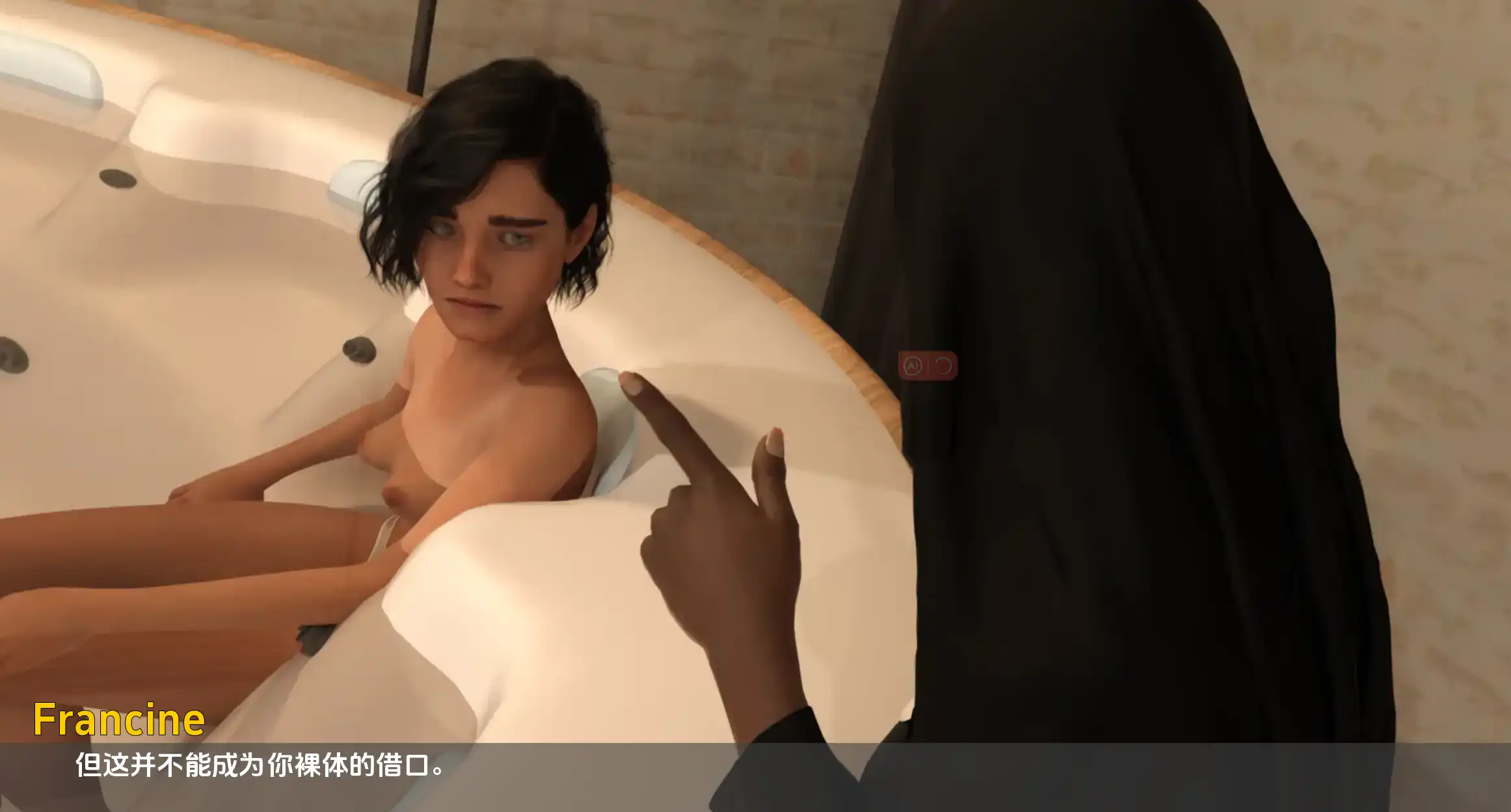This screenshot has width=1511, height=812.
Task: Toggle re-translation with the circular arrow
Action: [x=944, y=366]
